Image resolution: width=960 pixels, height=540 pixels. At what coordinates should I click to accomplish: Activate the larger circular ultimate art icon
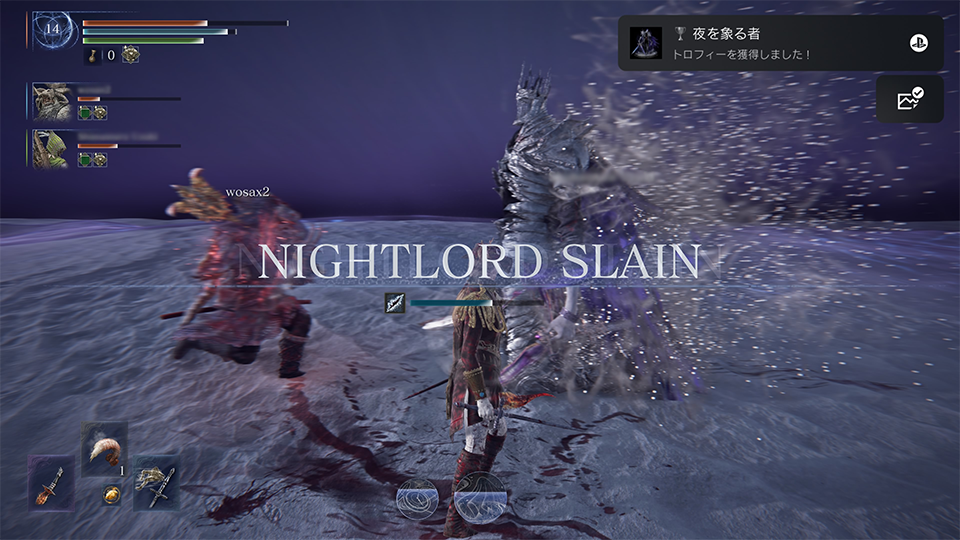[x=479, y=495]
